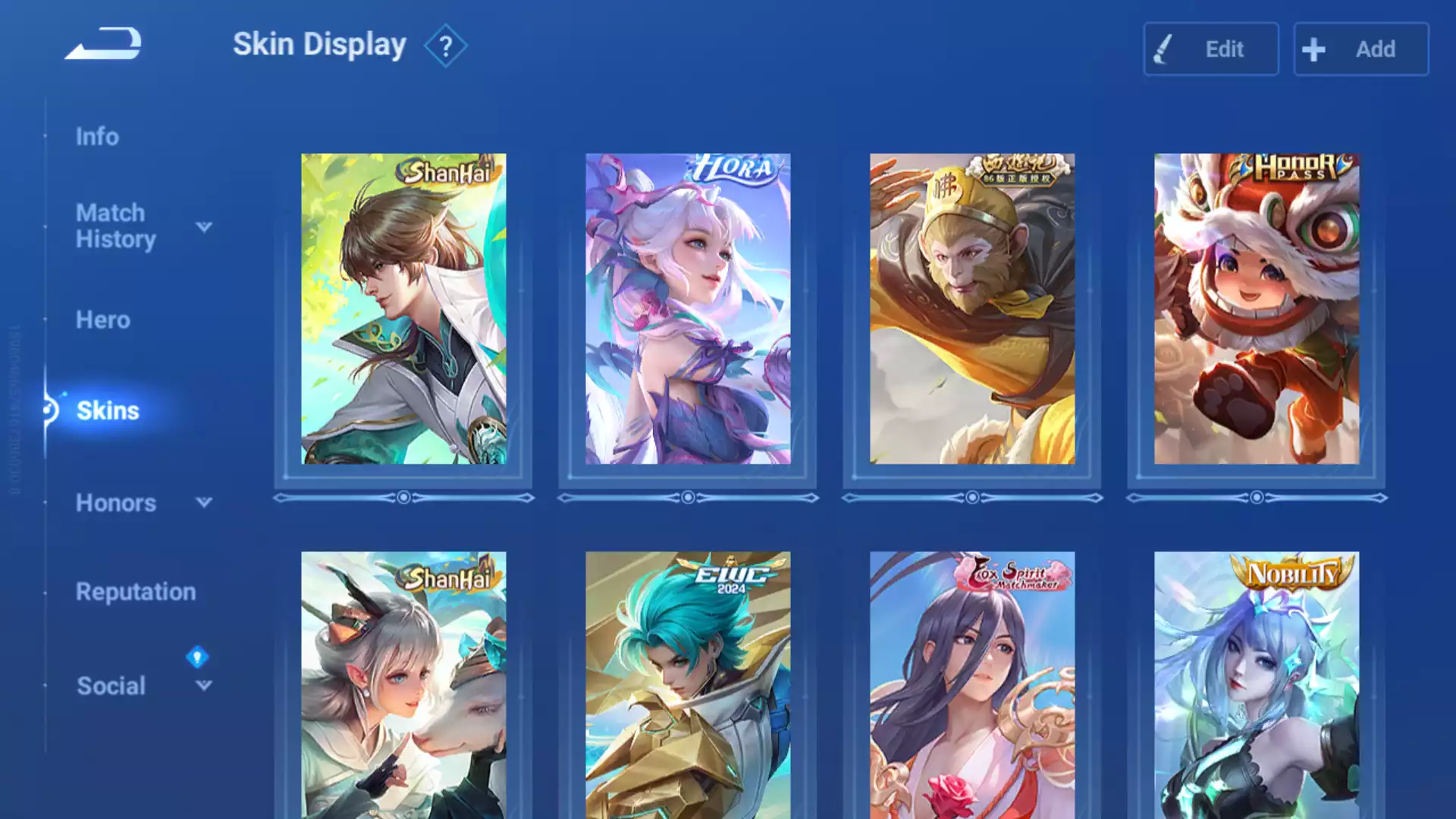Select the ShanHai brown-haired hero skin card

pyautogui.click(x=403, y=309)
